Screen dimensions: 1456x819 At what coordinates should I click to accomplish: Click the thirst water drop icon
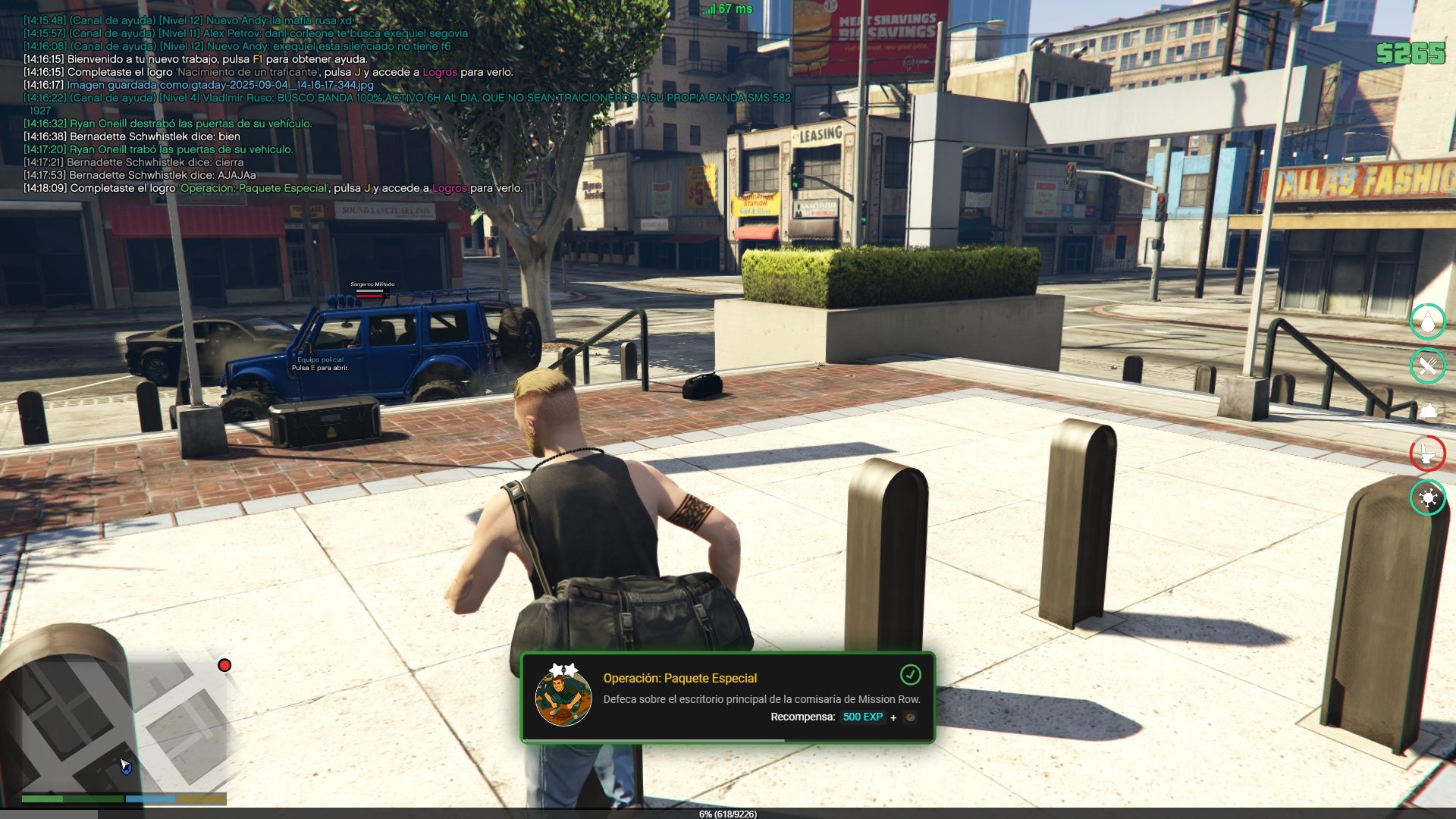point(1427,322)
